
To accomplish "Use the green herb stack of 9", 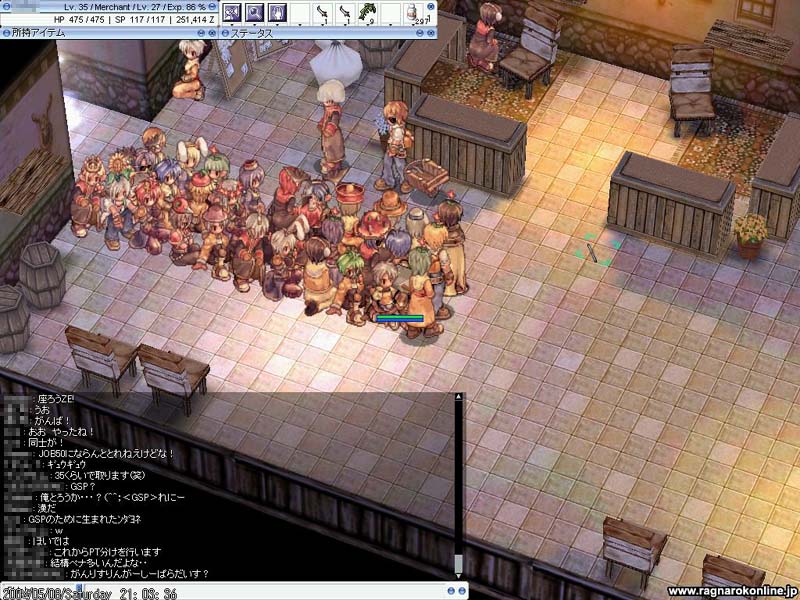I will click(367, 13).
